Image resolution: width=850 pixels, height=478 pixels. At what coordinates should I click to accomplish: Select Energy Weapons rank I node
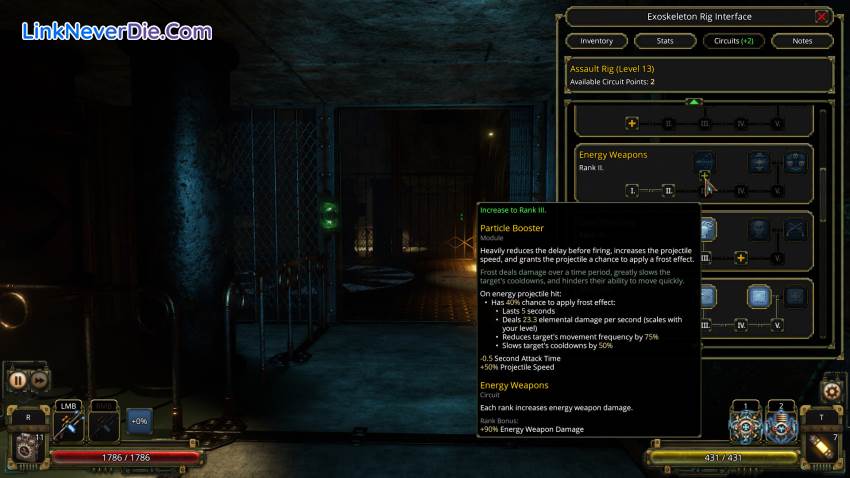[x=633, y=190]
